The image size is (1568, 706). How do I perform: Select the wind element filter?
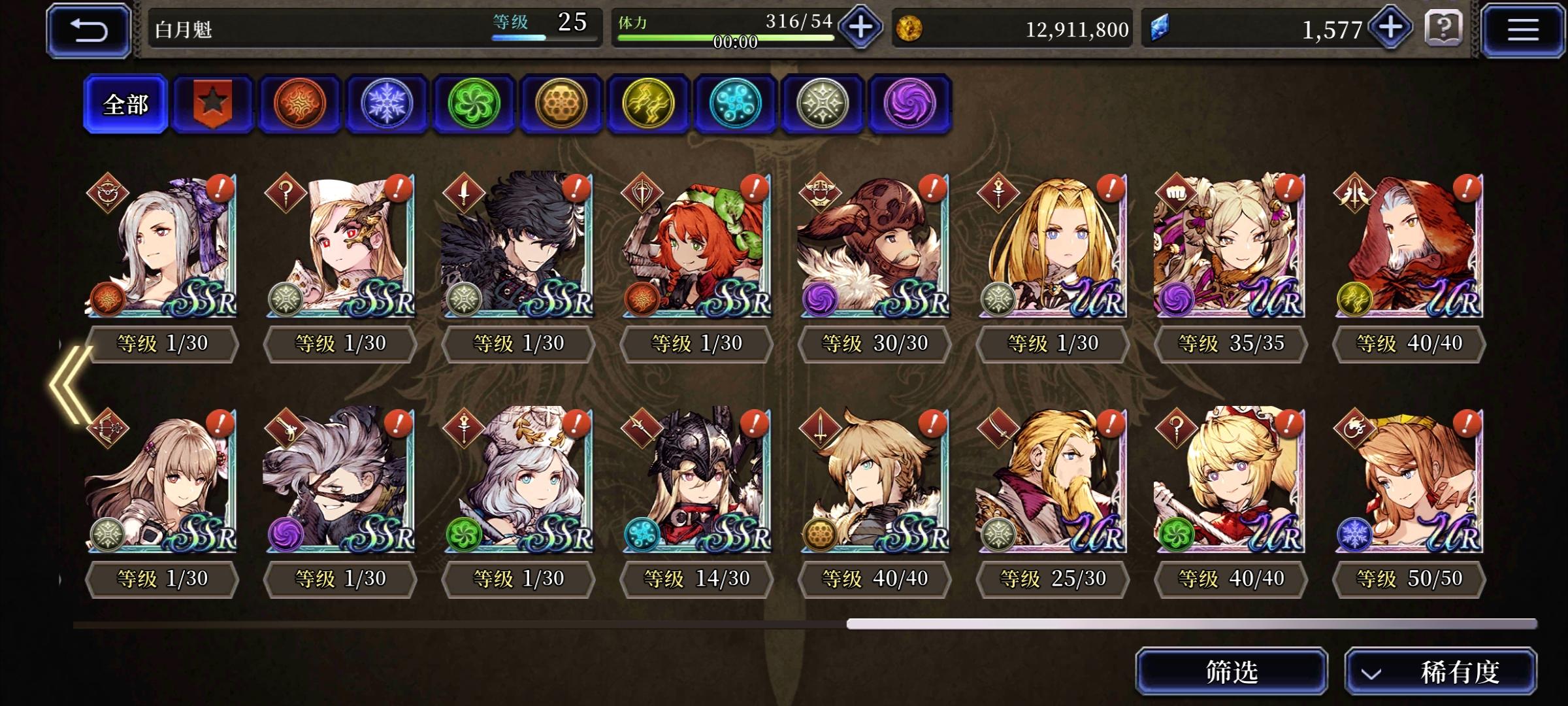[474, 105]
